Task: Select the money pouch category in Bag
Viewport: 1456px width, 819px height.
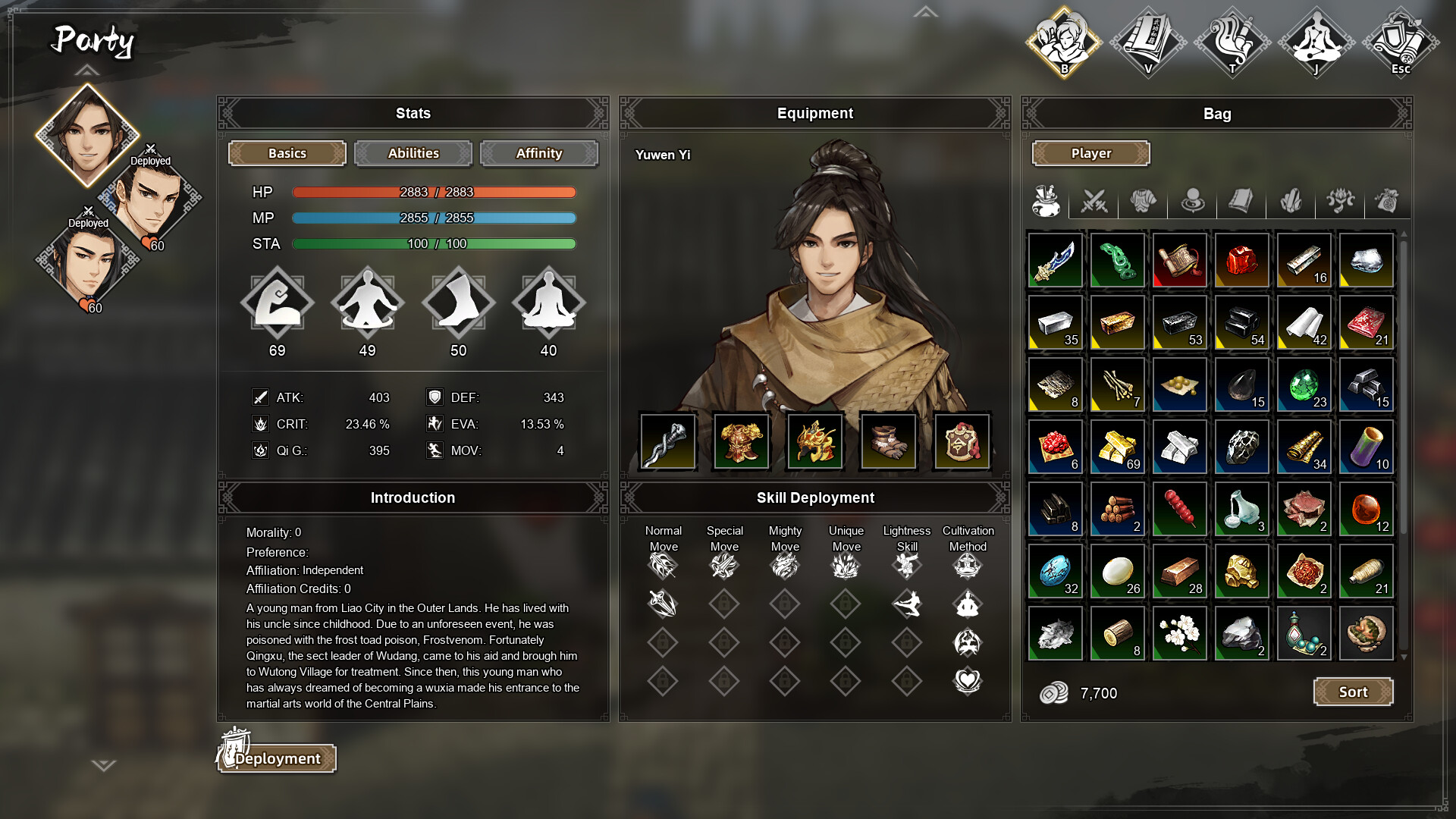Action: tap(1388, 199)
